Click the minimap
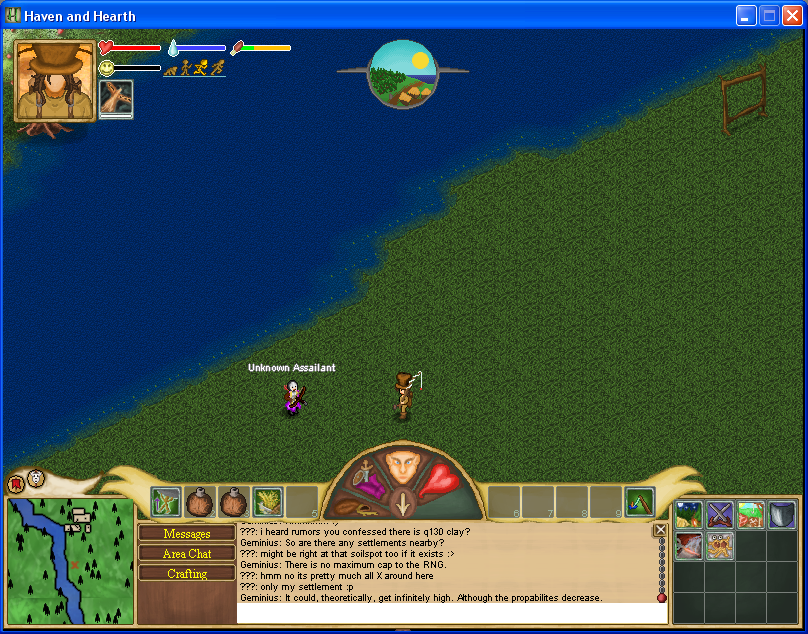This screenshot has width=808, height=634. [x=70, y=561]
